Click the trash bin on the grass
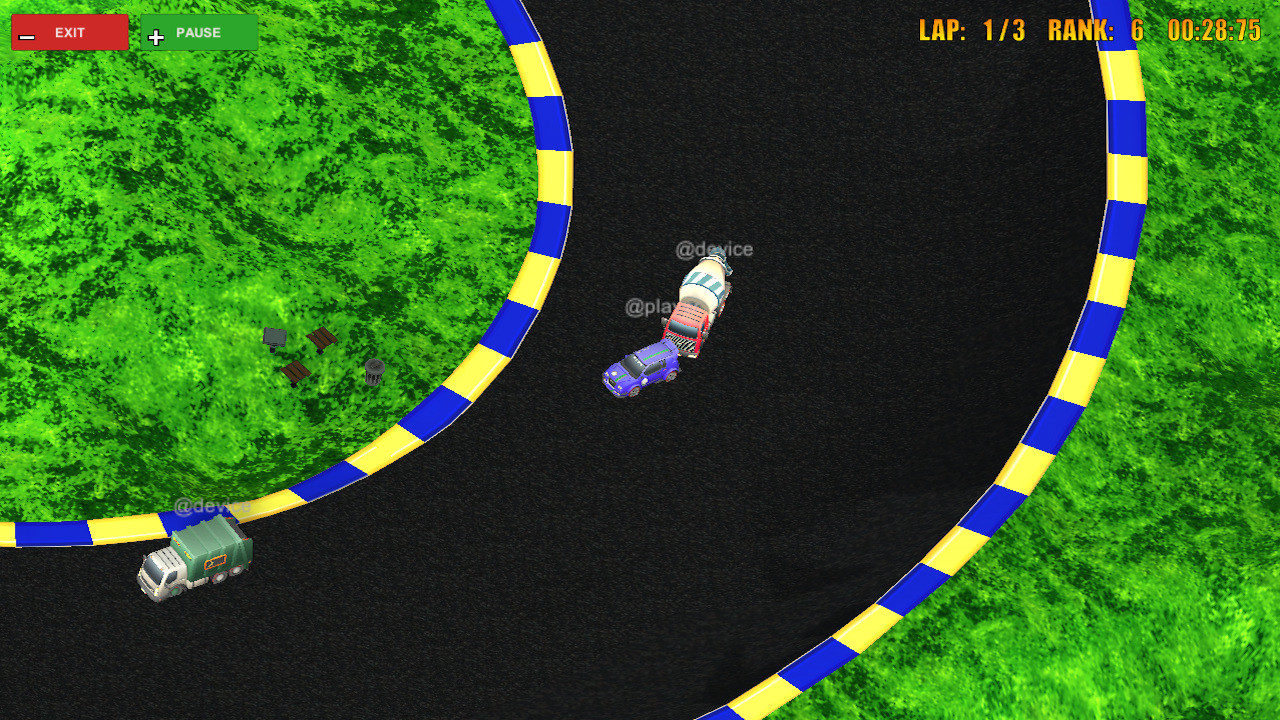The image size is (1280, 720). 374,372
